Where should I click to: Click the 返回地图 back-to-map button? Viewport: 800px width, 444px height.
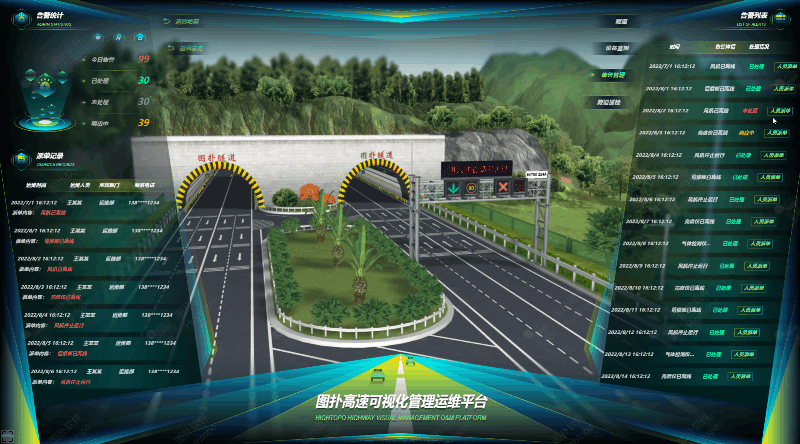pyautogui.click(x=184, y=21)
